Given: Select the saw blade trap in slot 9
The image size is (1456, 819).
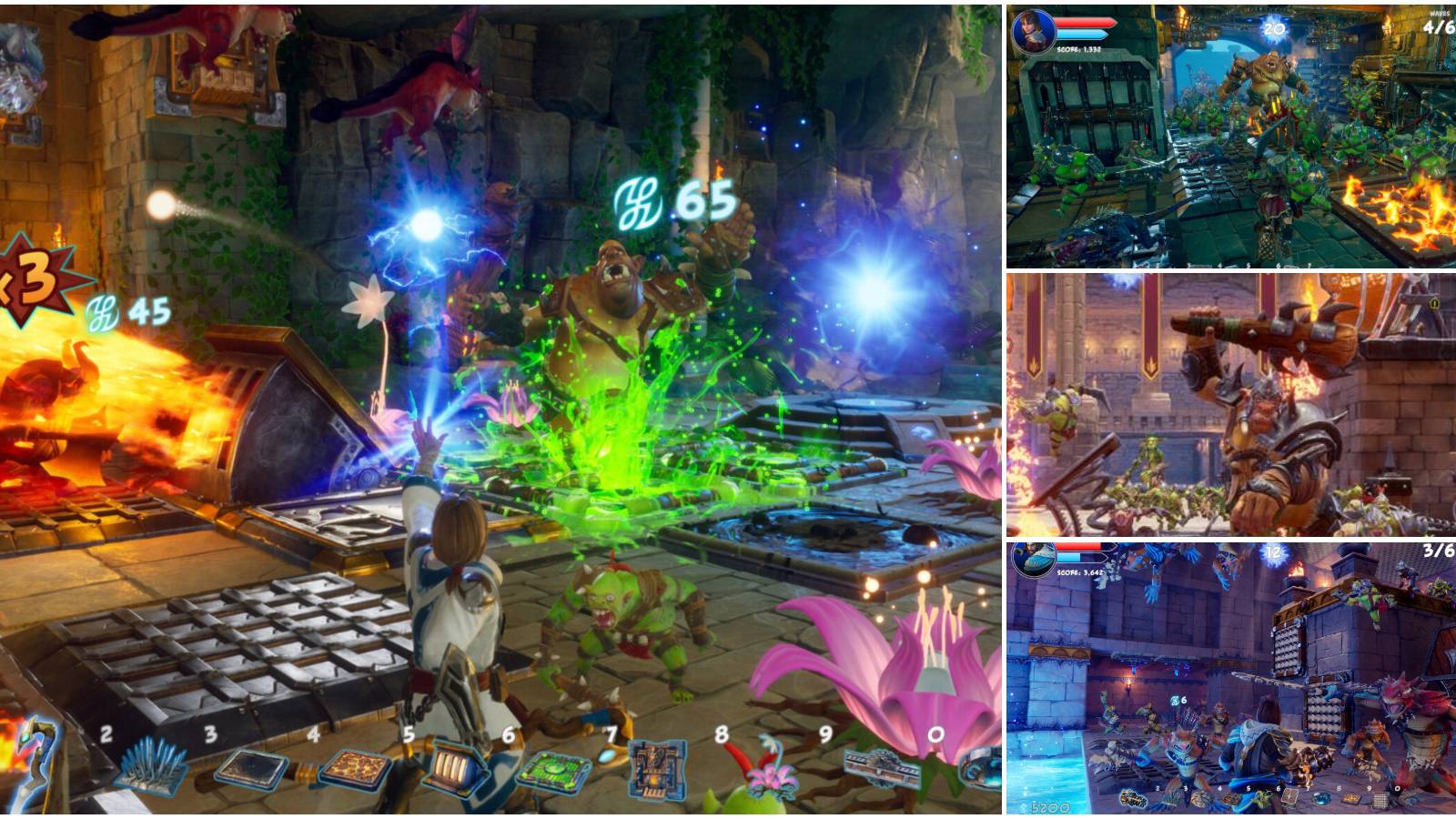Looking at the screenshot, I should 883,769.
